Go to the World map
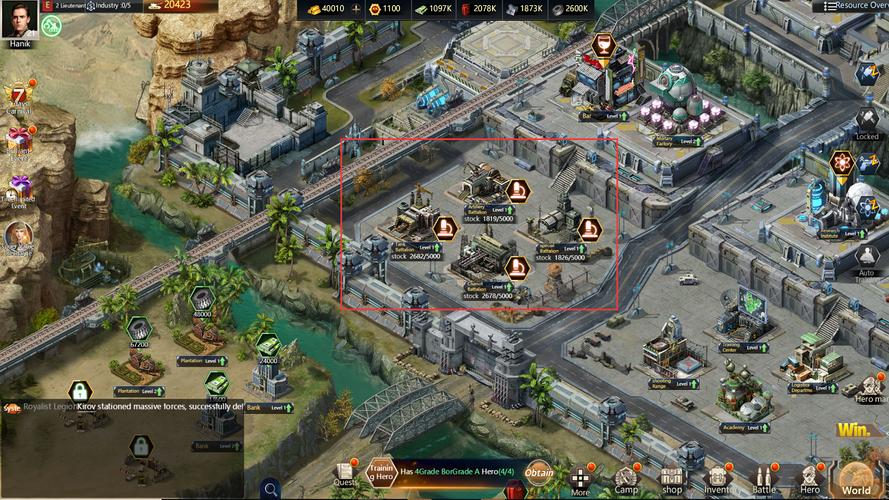This screenshot has width=889, height=500. click(x=857, y=480)
